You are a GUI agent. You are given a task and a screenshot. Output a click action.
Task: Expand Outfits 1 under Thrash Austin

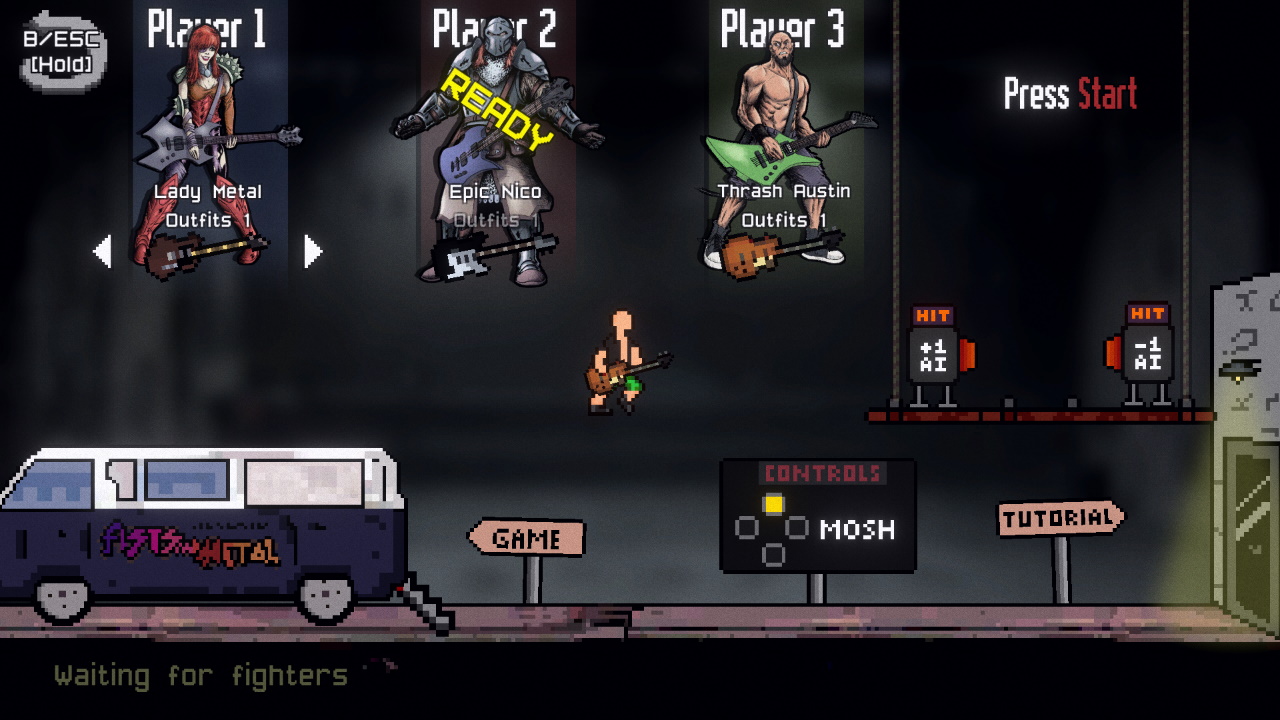click(x=783, y=219)
